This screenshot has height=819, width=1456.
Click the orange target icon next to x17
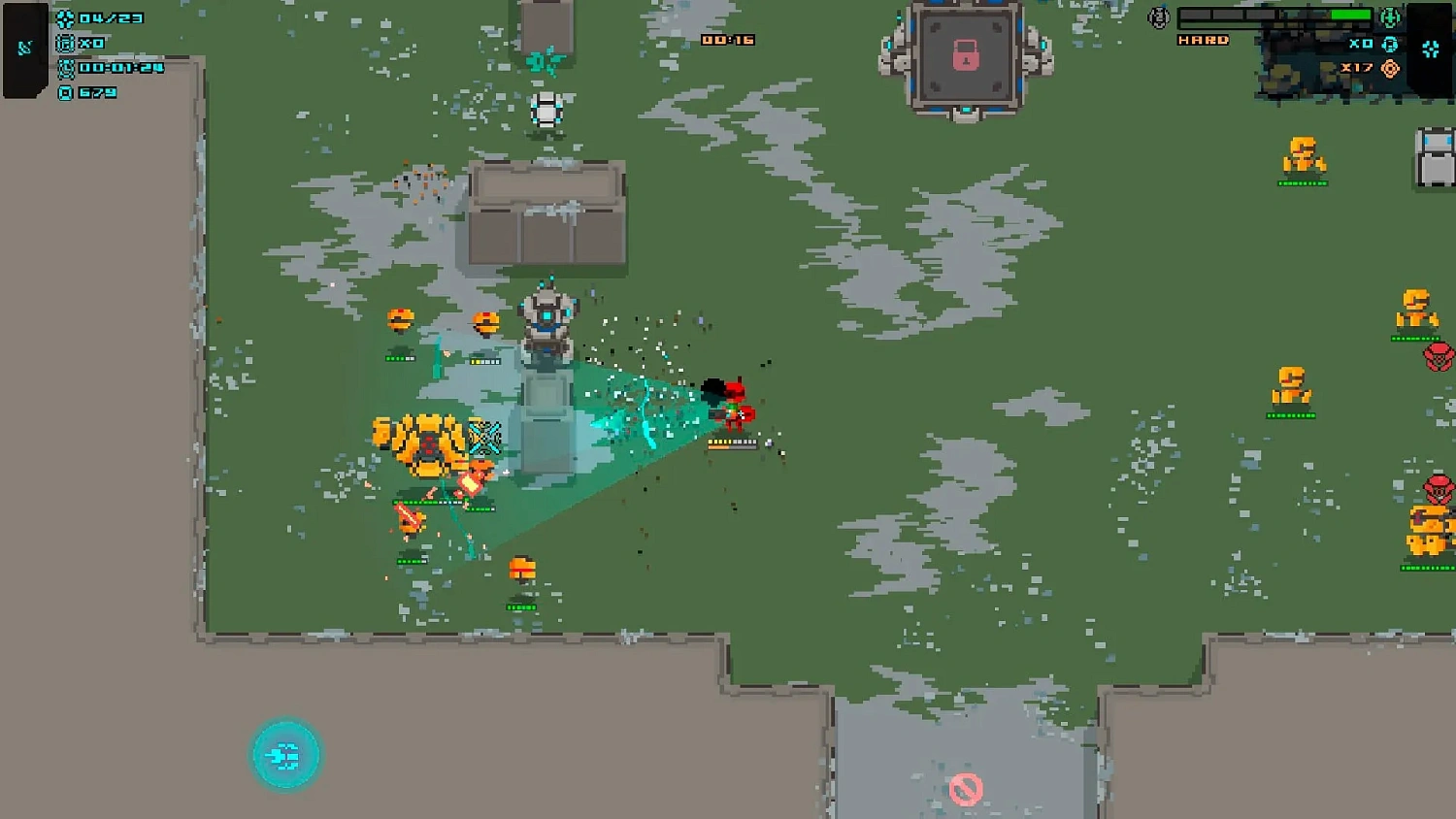(1390, 69)
